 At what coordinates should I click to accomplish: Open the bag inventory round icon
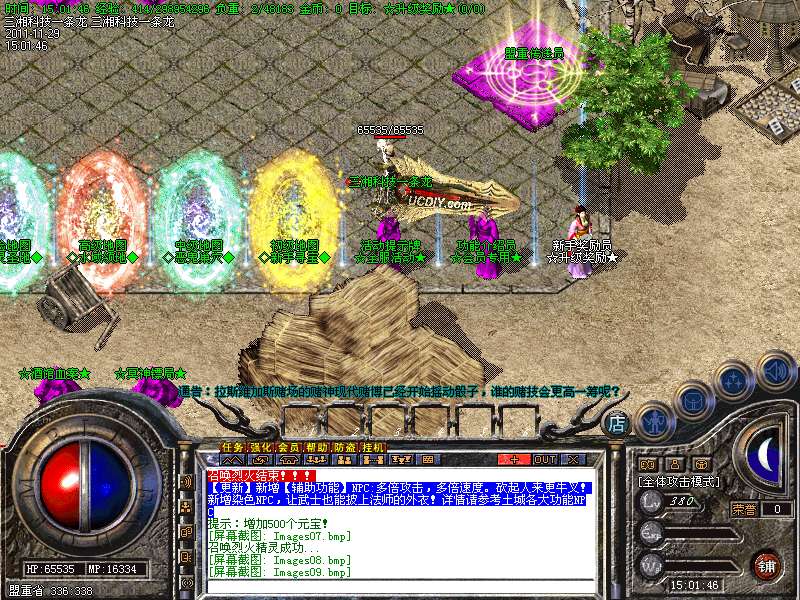pos(693,399)
